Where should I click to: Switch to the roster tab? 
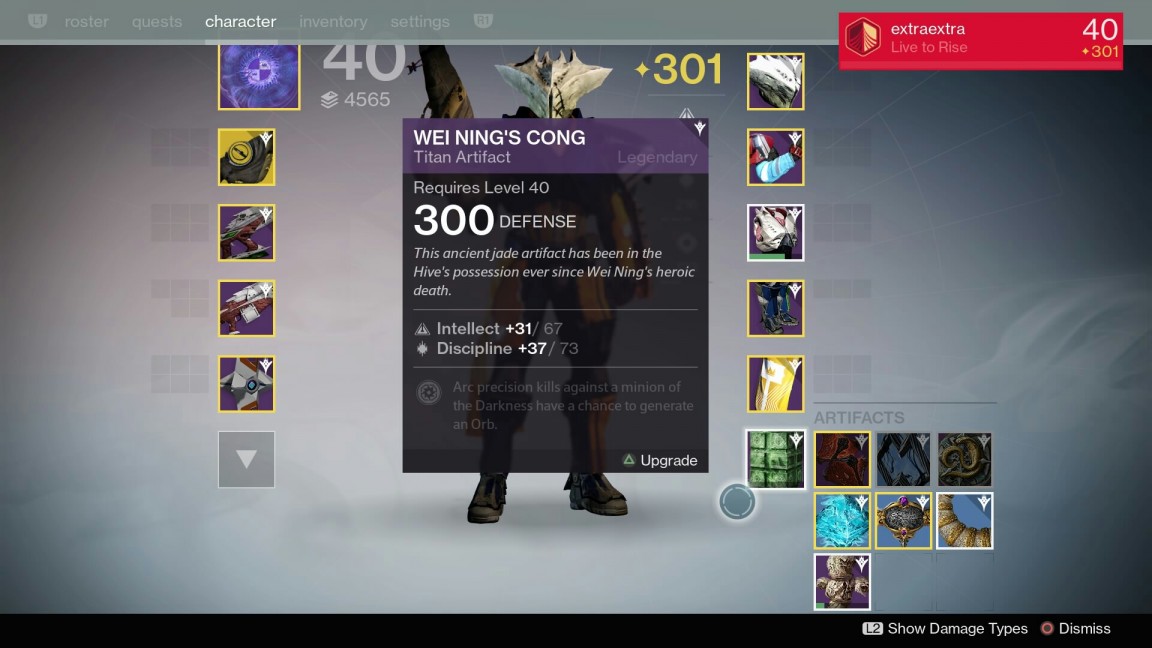pyautogui.click(x=87, y=21)
